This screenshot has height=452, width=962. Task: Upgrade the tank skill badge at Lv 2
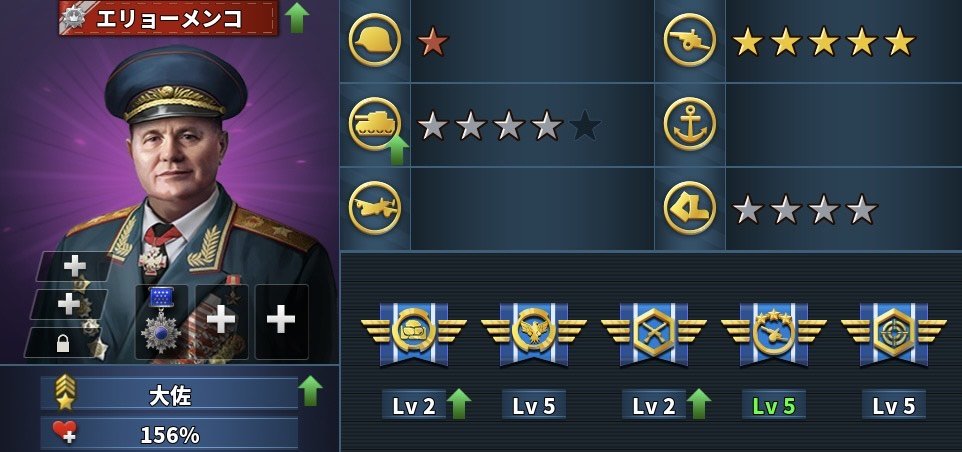(459, 404)
